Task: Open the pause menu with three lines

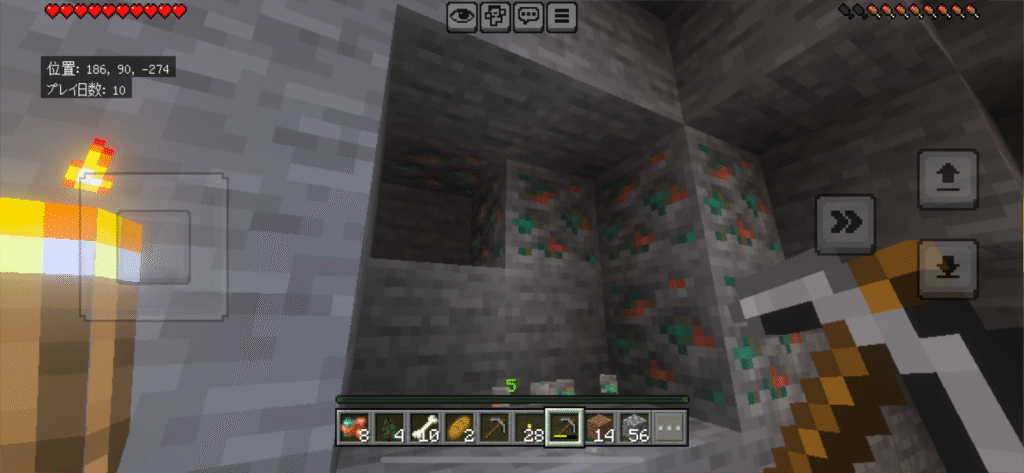Action: coord(562,16)
